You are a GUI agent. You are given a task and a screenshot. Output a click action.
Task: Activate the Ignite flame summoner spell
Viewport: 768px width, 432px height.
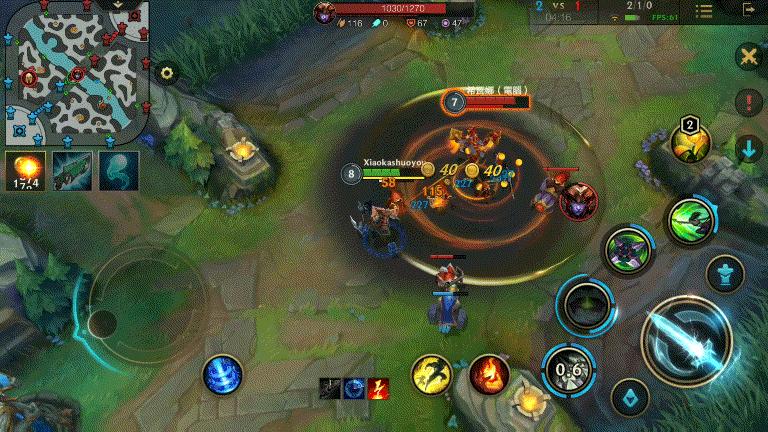coord(489,374)
